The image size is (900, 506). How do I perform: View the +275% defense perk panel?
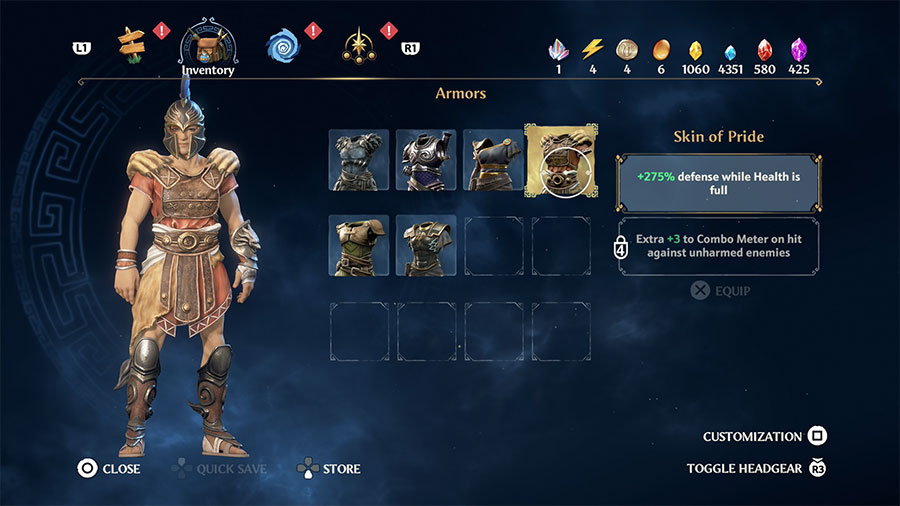click(718, 181)
